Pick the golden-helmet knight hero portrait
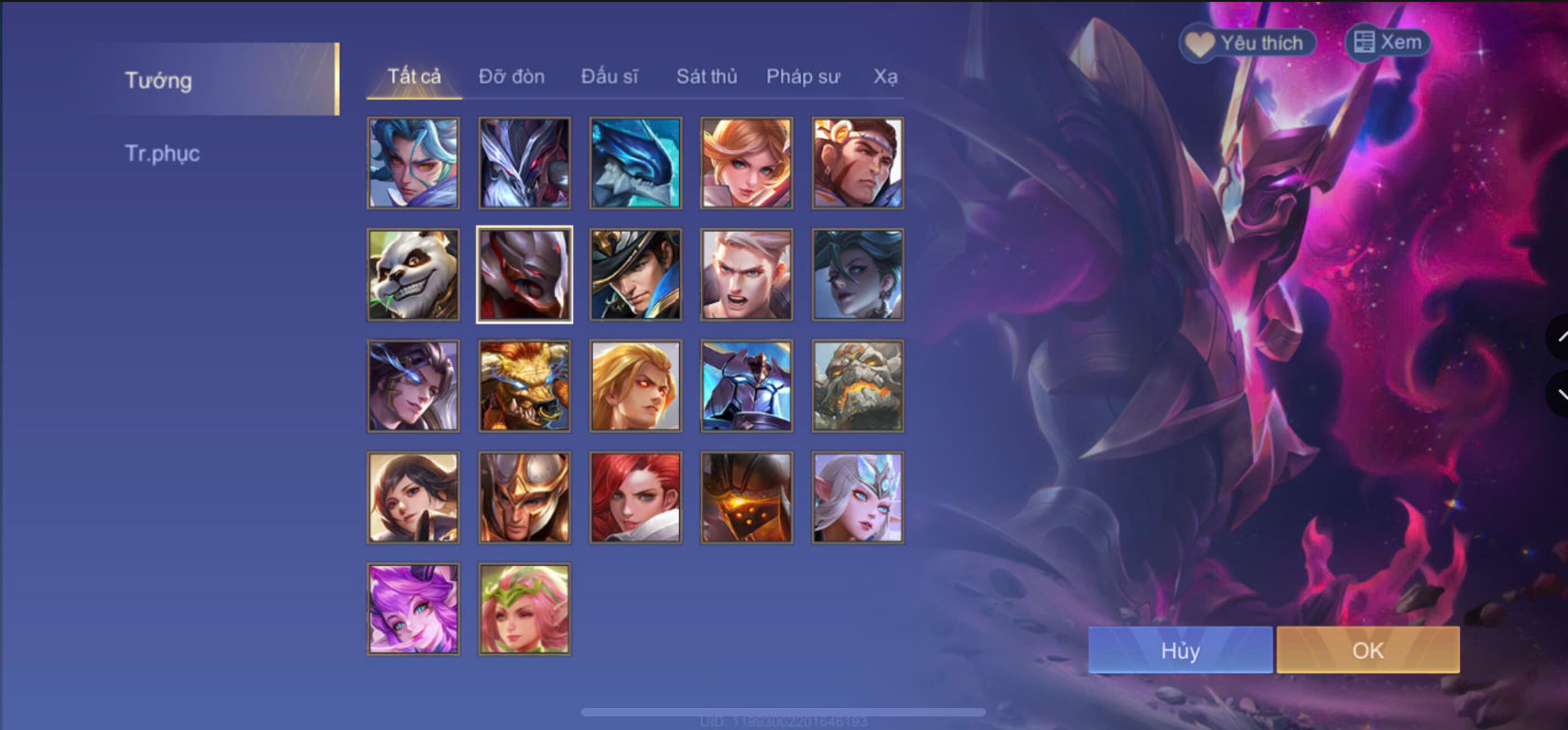The height and width of the screenshot is (730, 1568). click(524, 497)
